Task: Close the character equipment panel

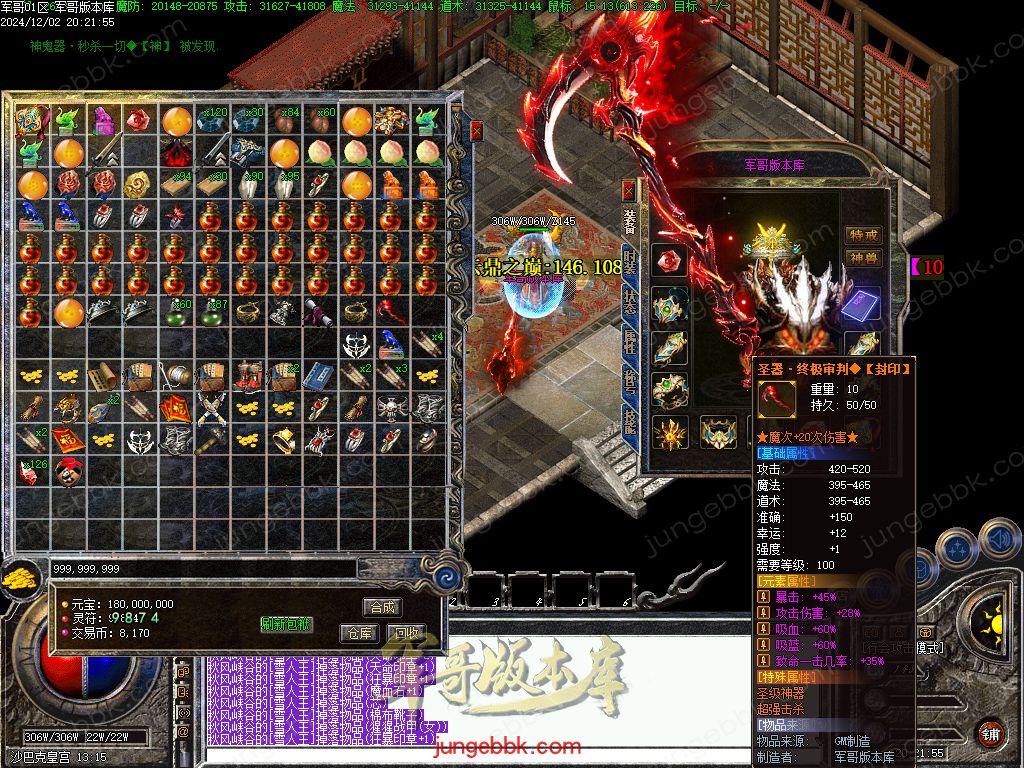Action: tap(629, 189)
